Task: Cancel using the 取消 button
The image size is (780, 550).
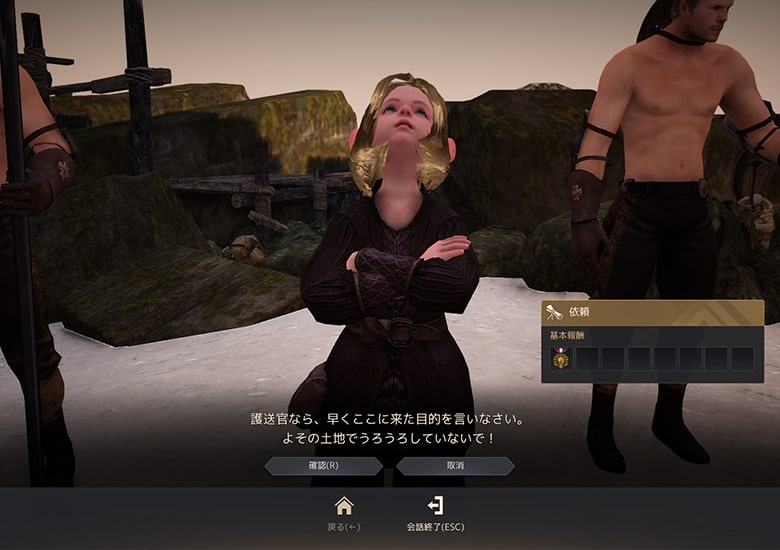Action: coord(455,466)
